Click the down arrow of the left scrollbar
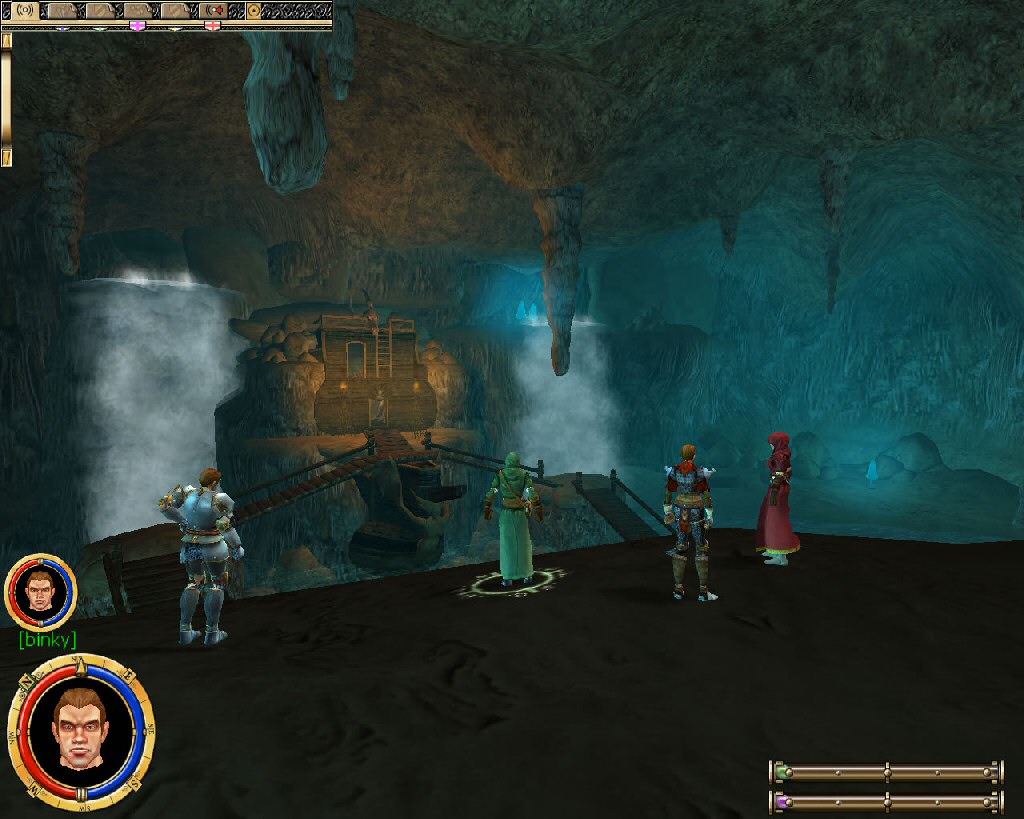The image size is (1024, 819). pyautogui.click(x=6, y=157)
